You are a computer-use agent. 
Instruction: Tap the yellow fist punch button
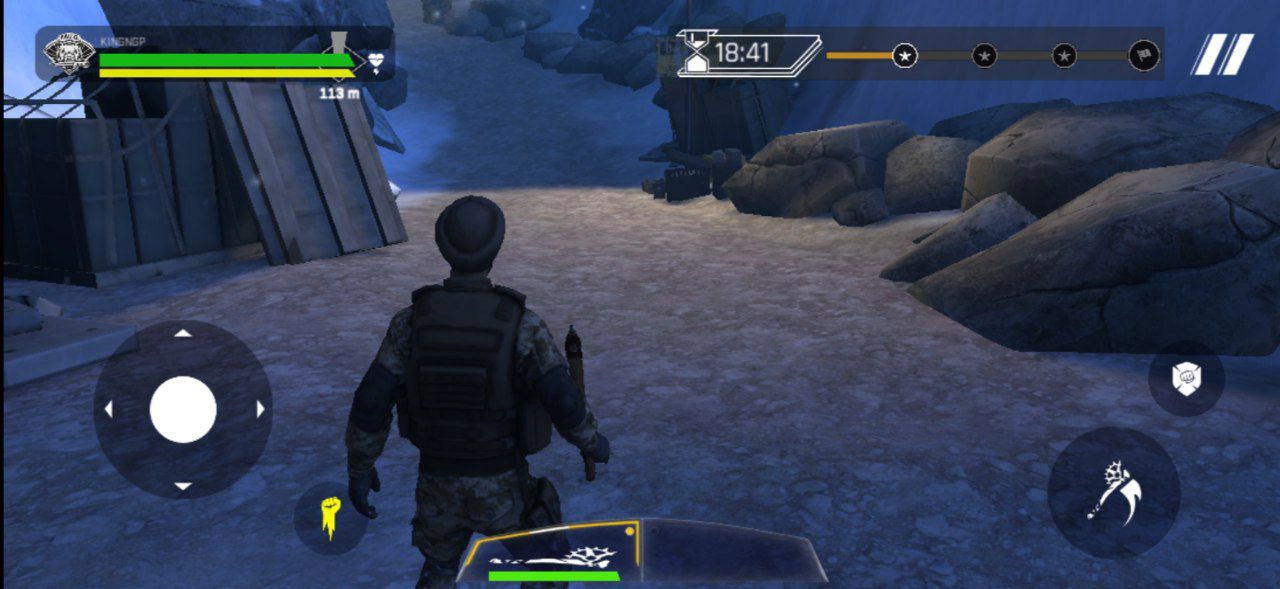pyautogui.click(x=330, y=518)
